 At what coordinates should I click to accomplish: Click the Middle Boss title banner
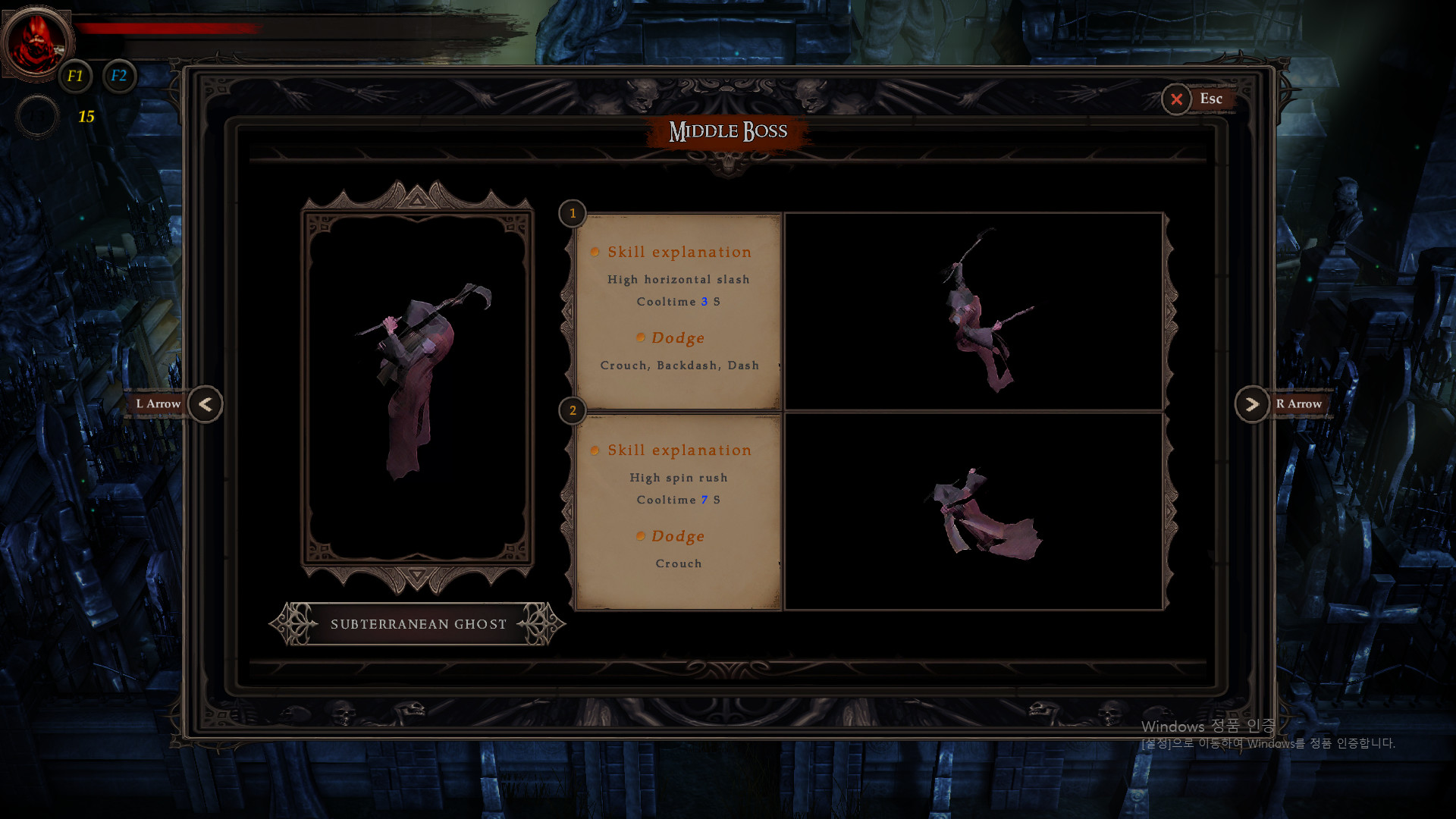(729, 130)
